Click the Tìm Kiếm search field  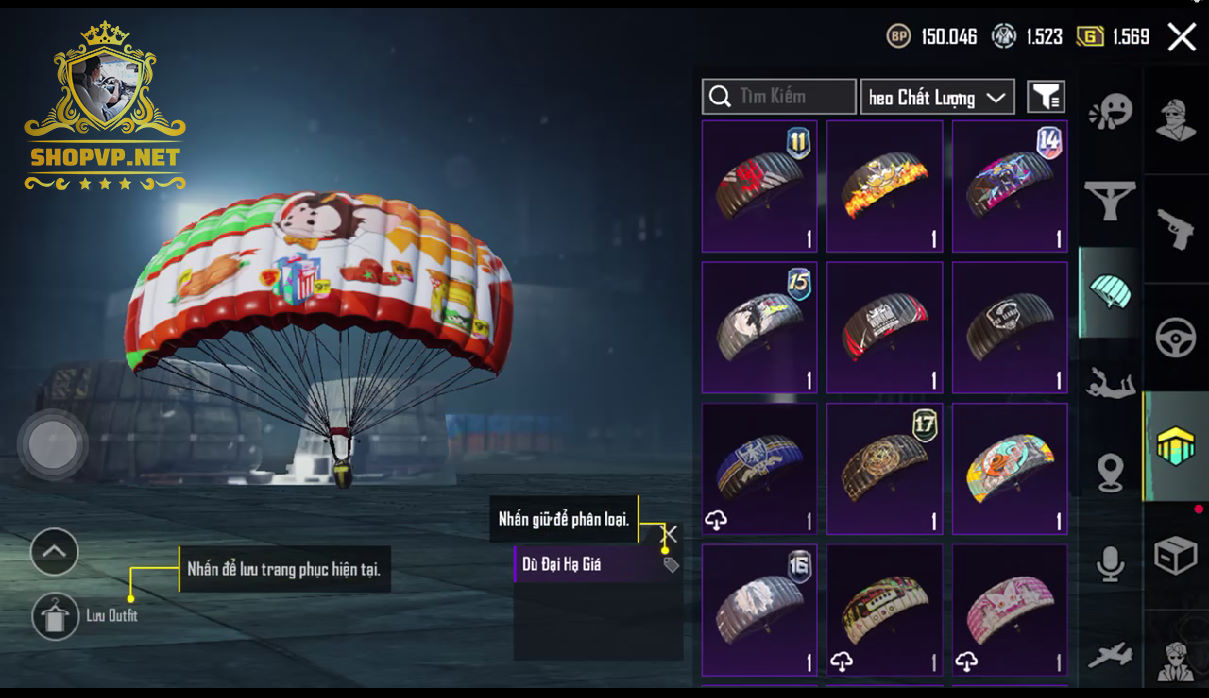(x=779, y=97)
